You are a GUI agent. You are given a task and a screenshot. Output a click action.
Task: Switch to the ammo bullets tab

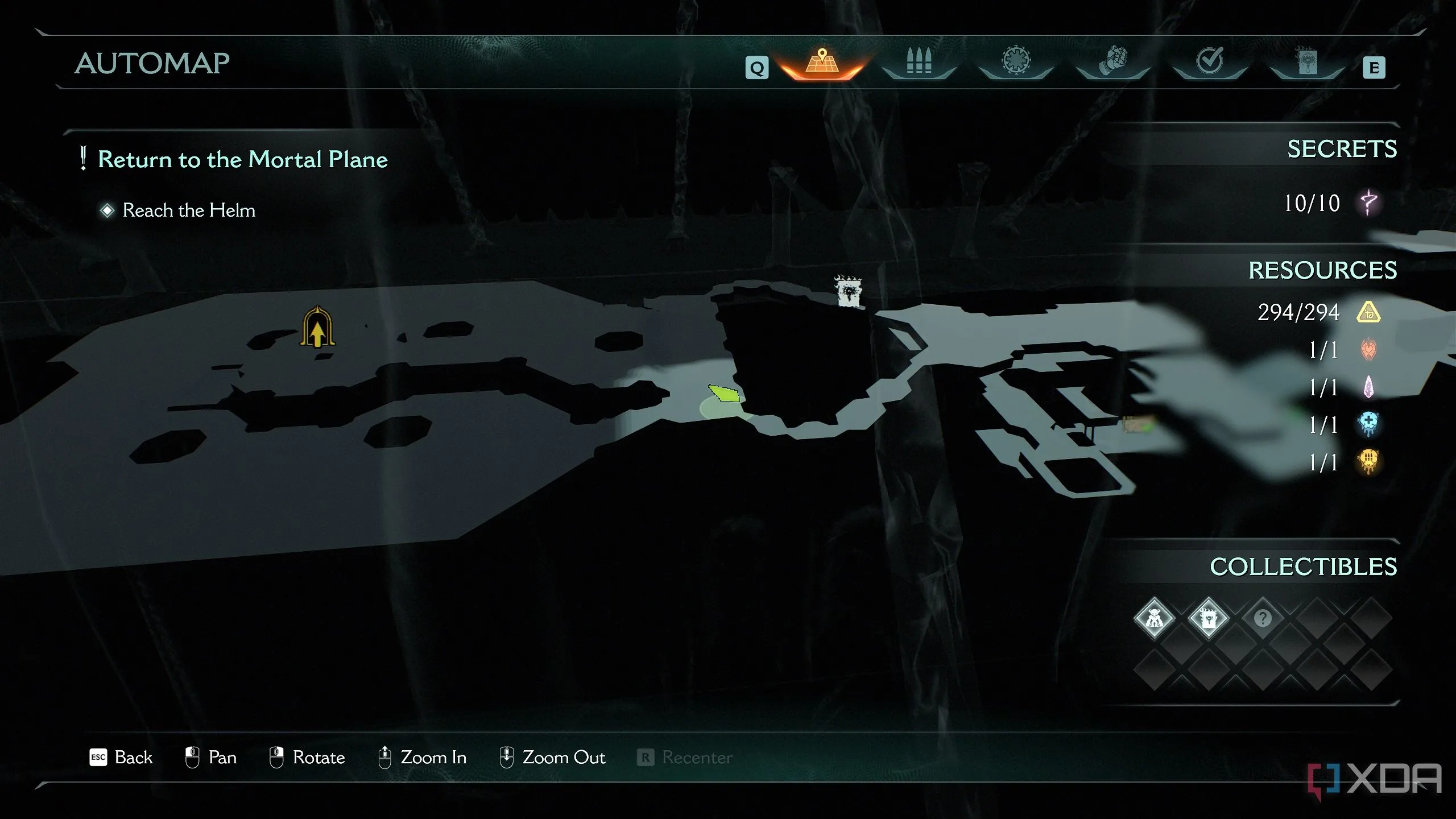[x=919, y=63]
